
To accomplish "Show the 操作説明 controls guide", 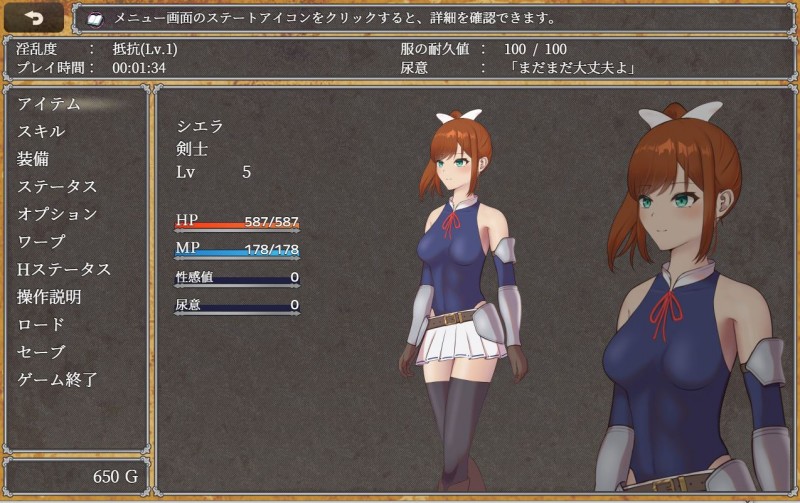I will [x=49, y=297].
